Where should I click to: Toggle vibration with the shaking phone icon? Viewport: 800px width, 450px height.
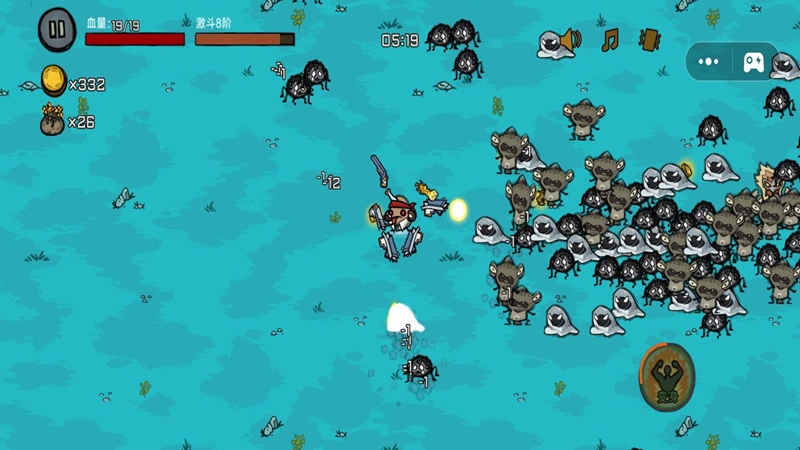(x=649, y=40)
